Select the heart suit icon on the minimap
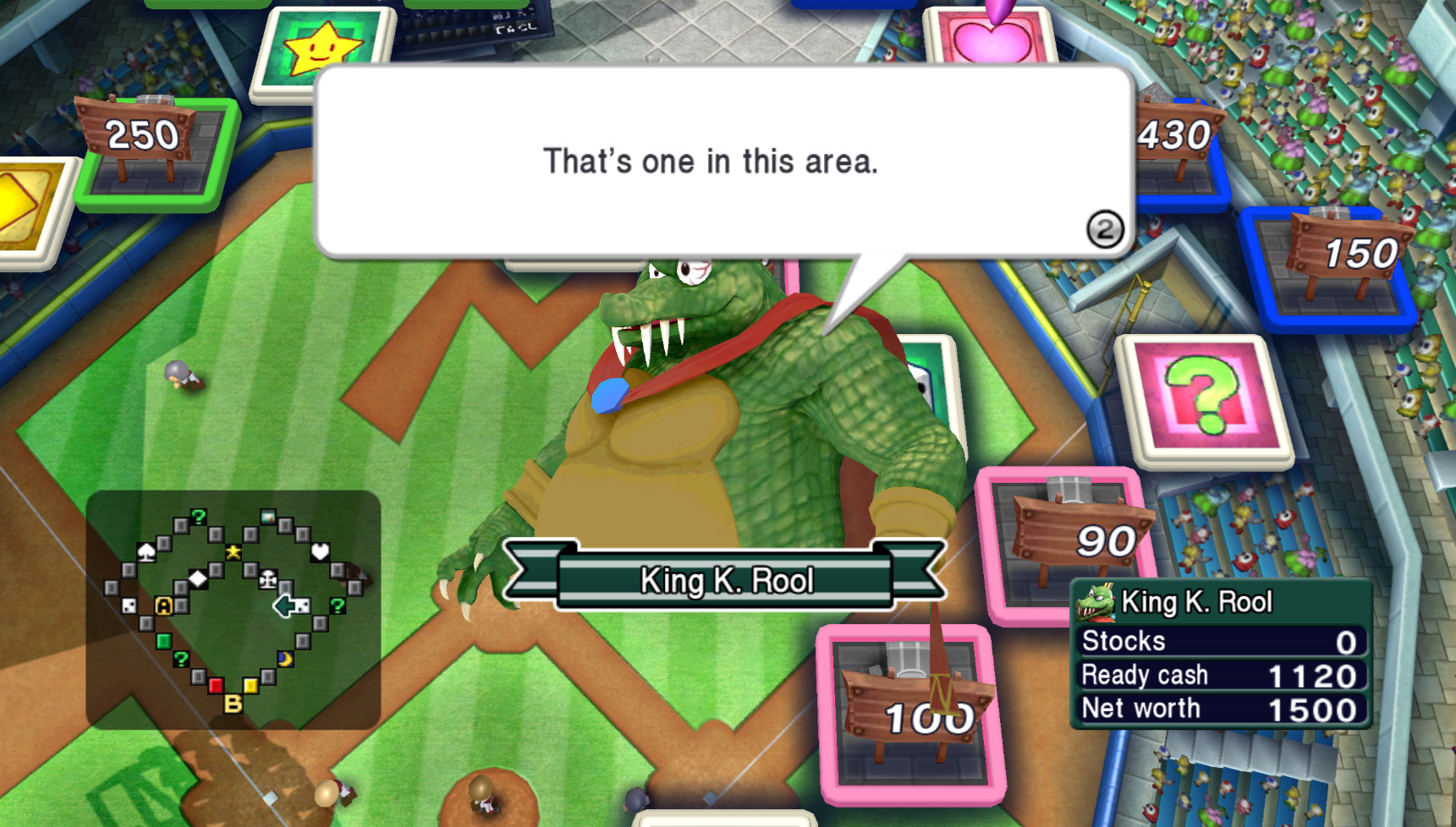Screen dimensions: 1456x827 [319, 552]
